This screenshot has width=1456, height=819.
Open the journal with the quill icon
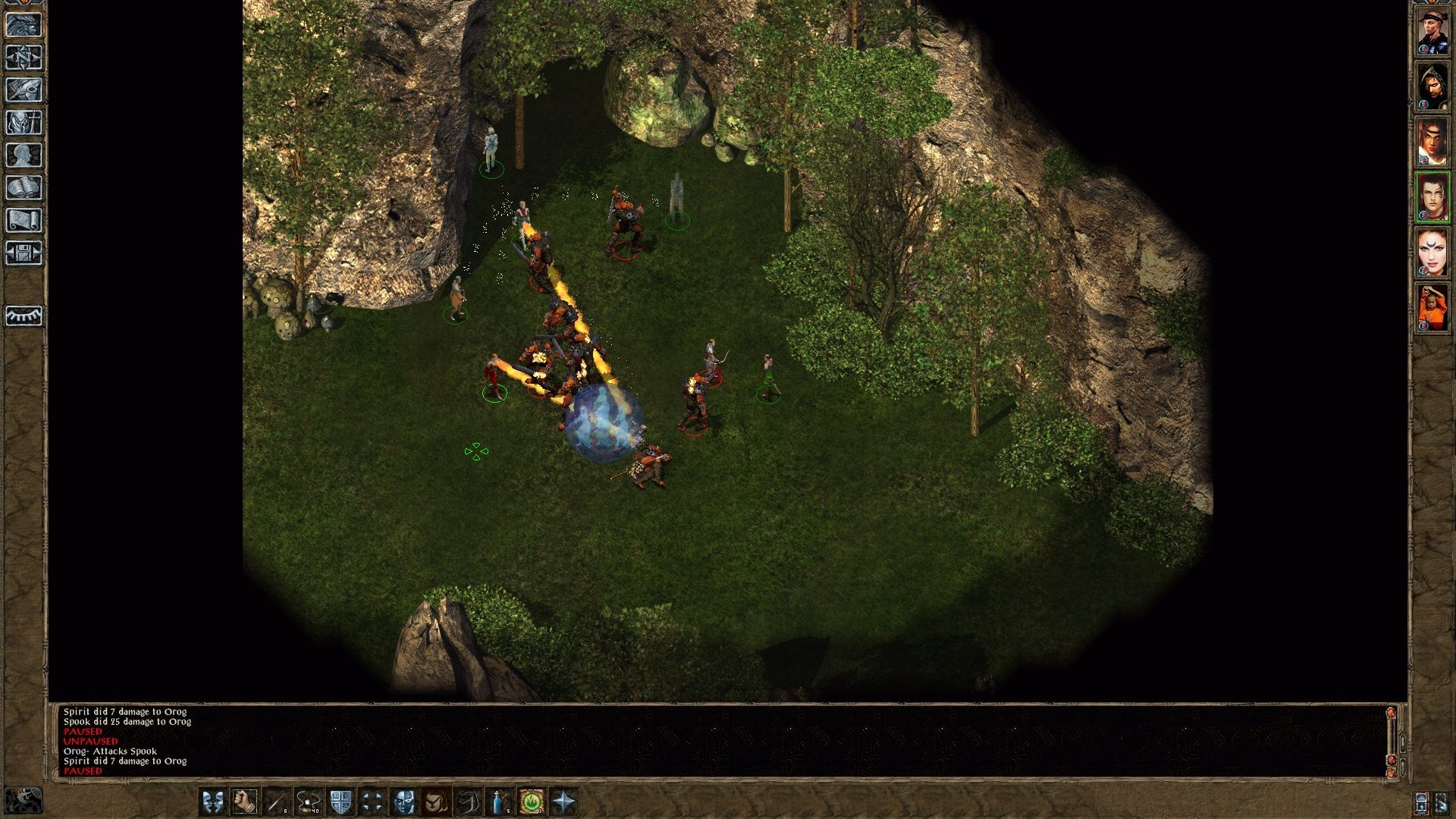pos(24,90)
